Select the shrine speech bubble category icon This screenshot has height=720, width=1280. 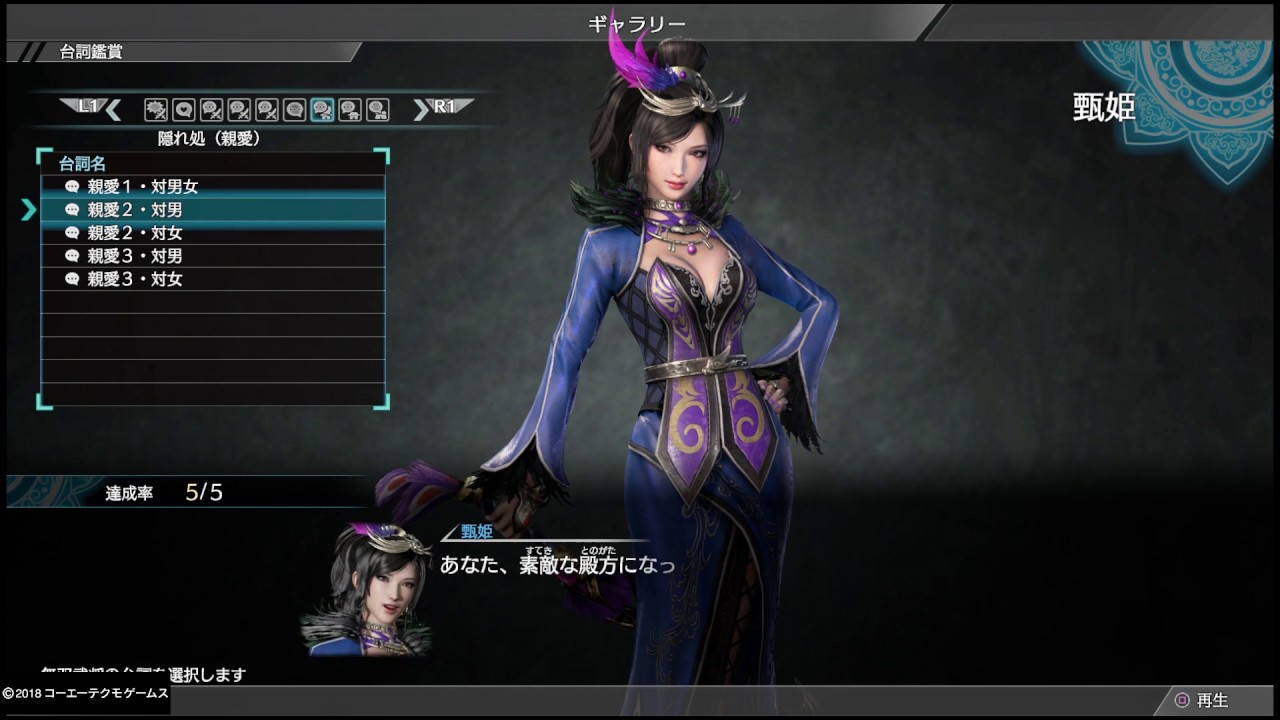[349, 108]
